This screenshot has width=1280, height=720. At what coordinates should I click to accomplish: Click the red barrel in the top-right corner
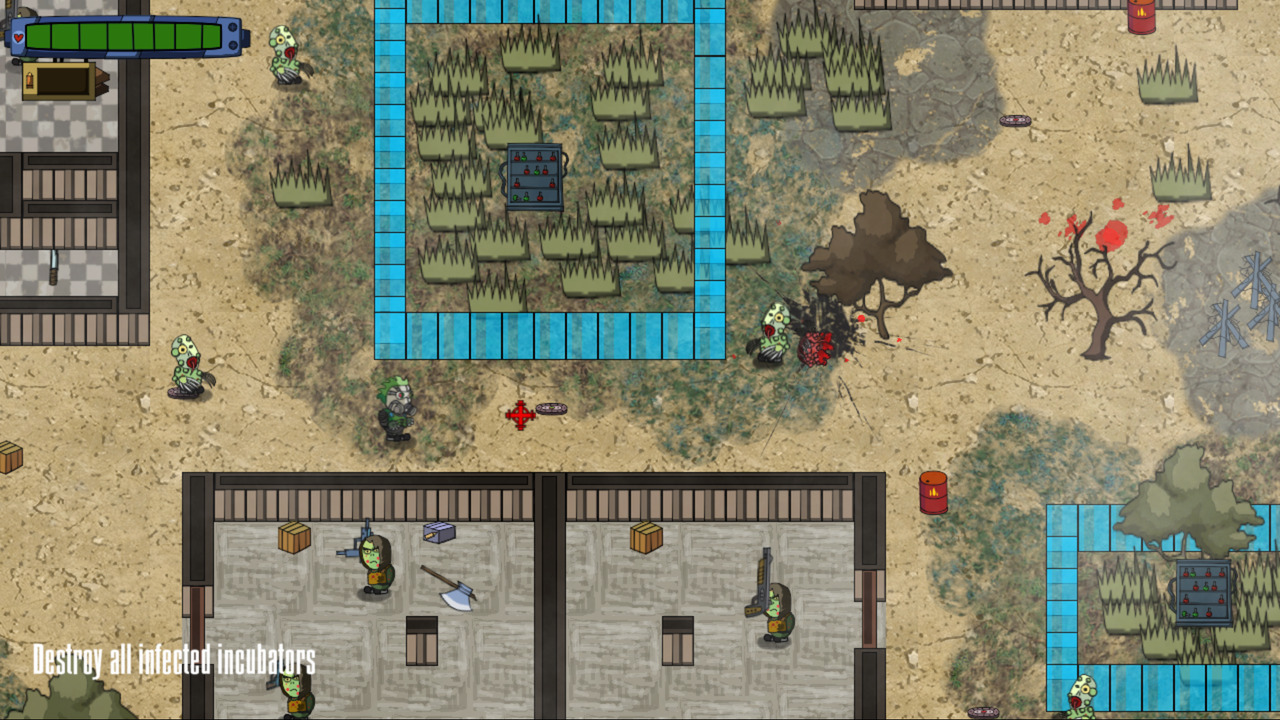(1140, 18)
